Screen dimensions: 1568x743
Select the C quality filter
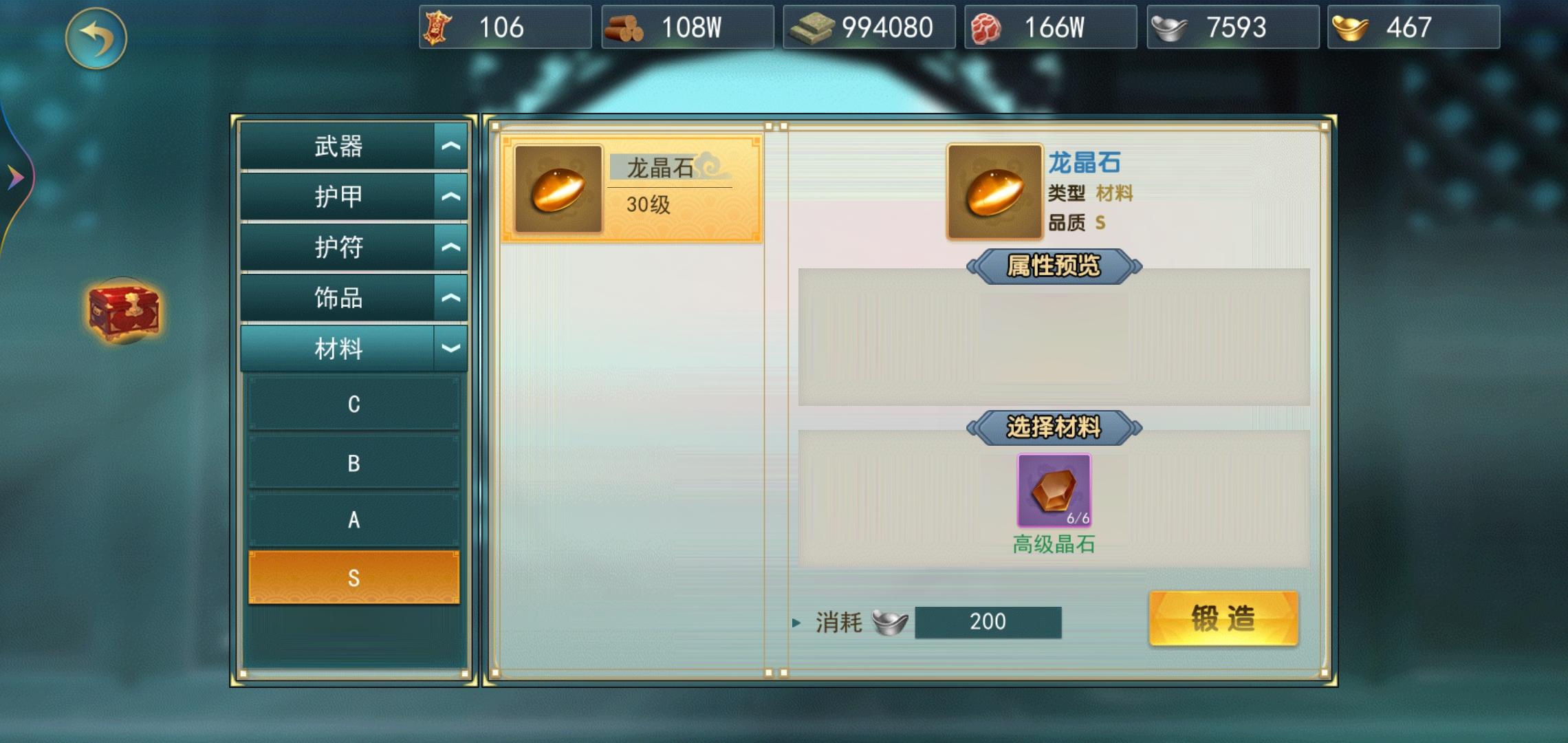[x=353, y=405]
